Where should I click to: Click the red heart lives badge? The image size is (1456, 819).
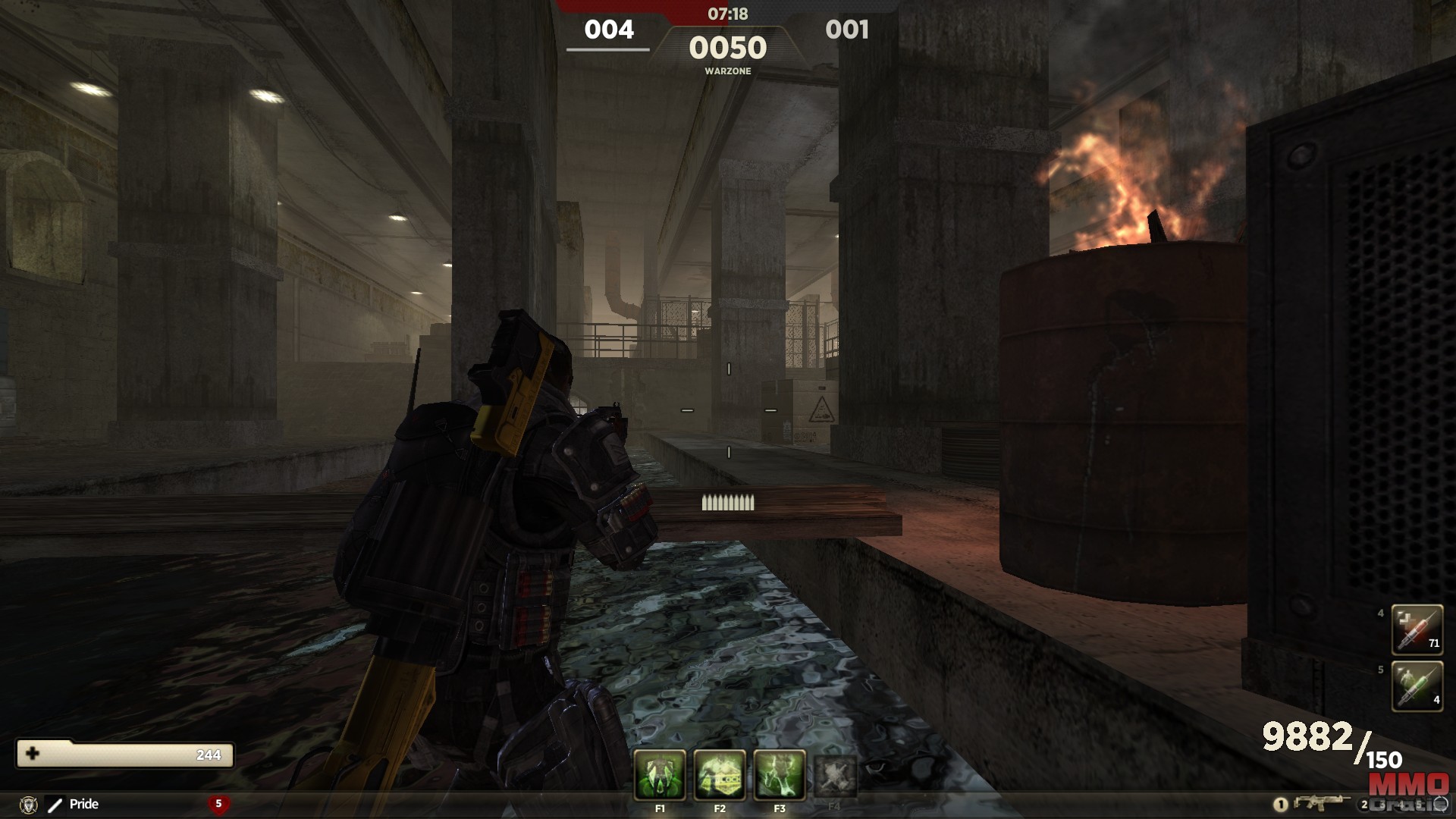pos(218,804)
